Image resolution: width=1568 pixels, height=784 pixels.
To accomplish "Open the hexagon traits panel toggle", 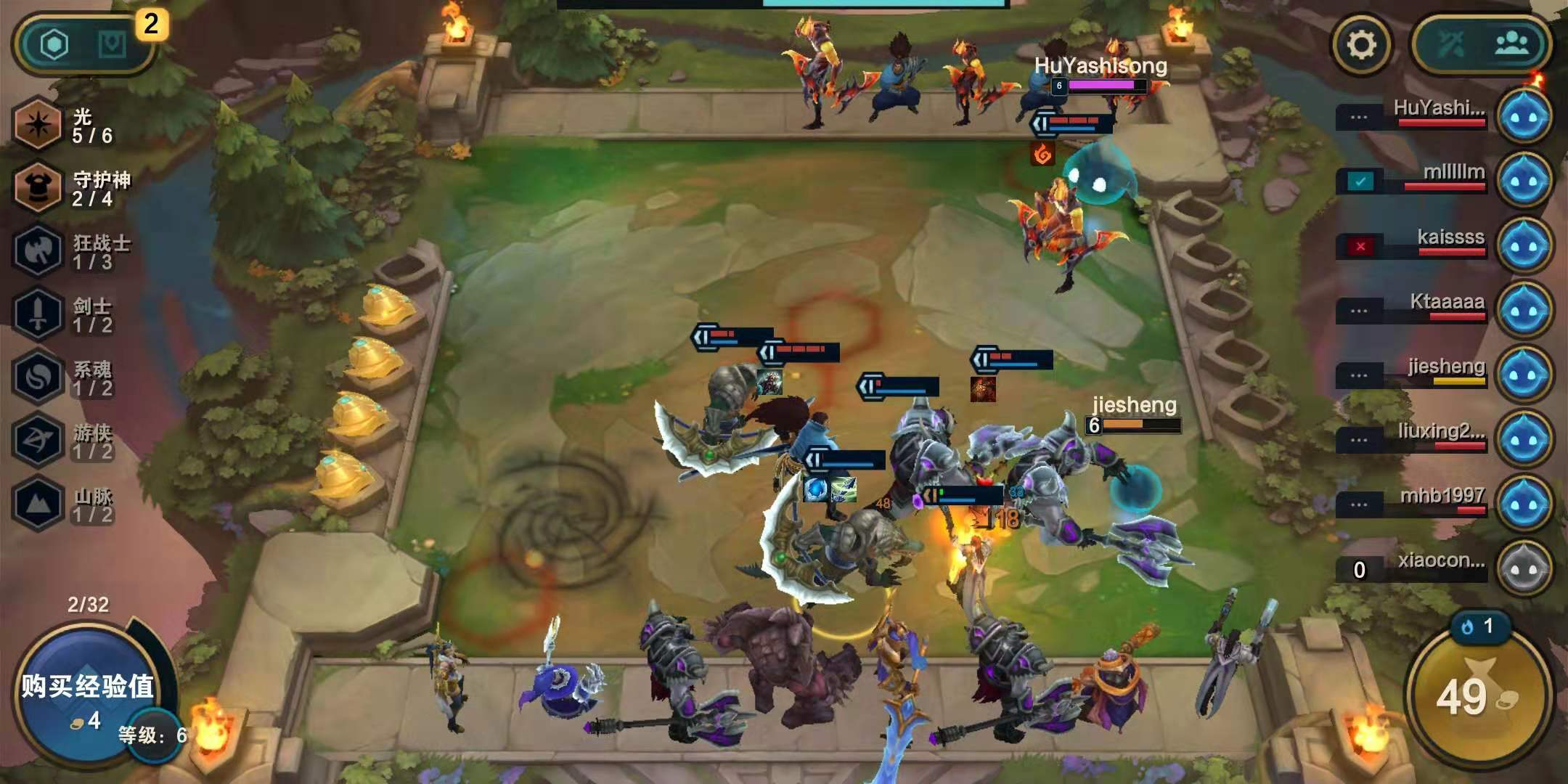I will pos(54,45).
